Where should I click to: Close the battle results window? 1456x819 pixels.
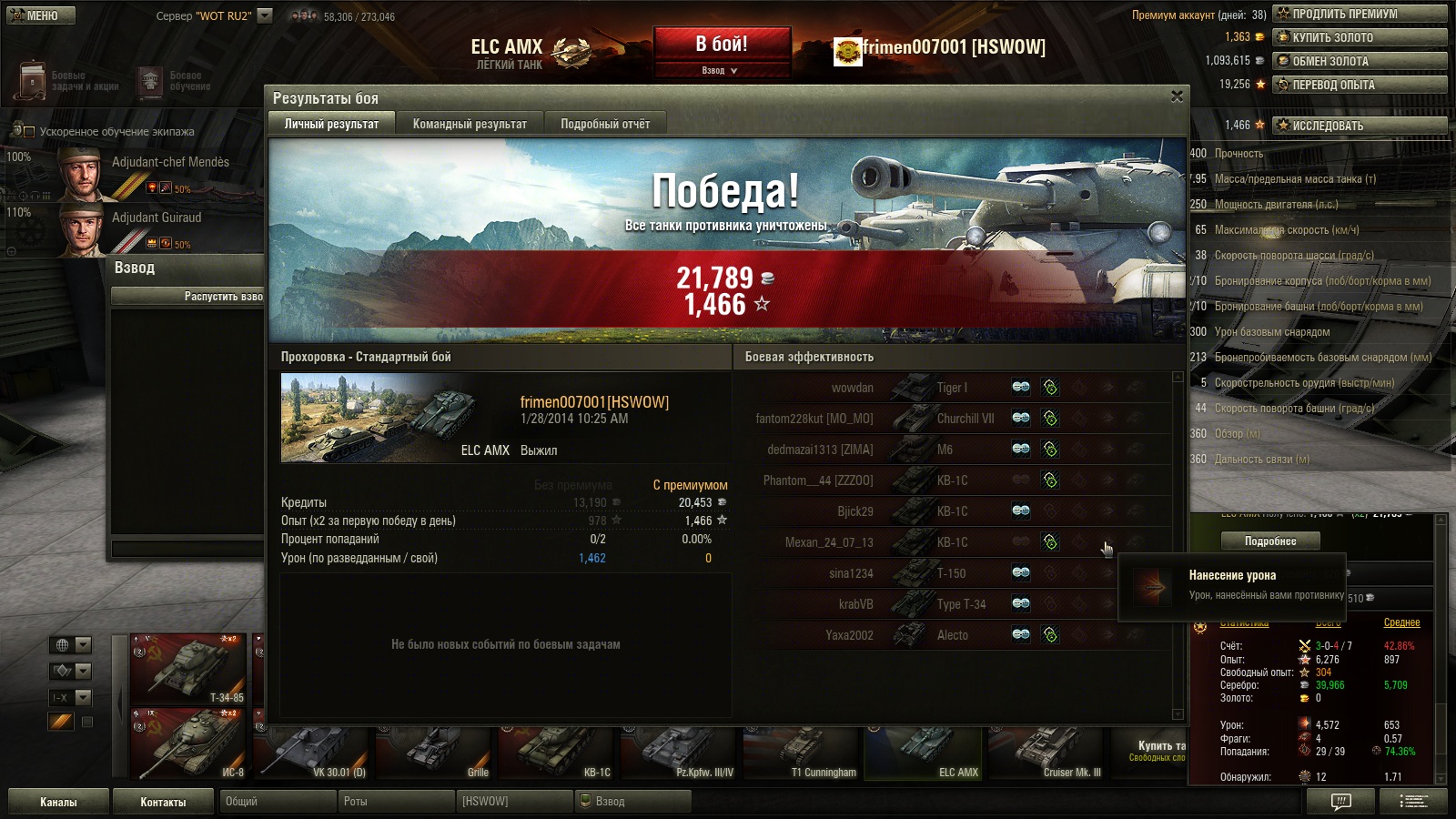(1177, 96)
